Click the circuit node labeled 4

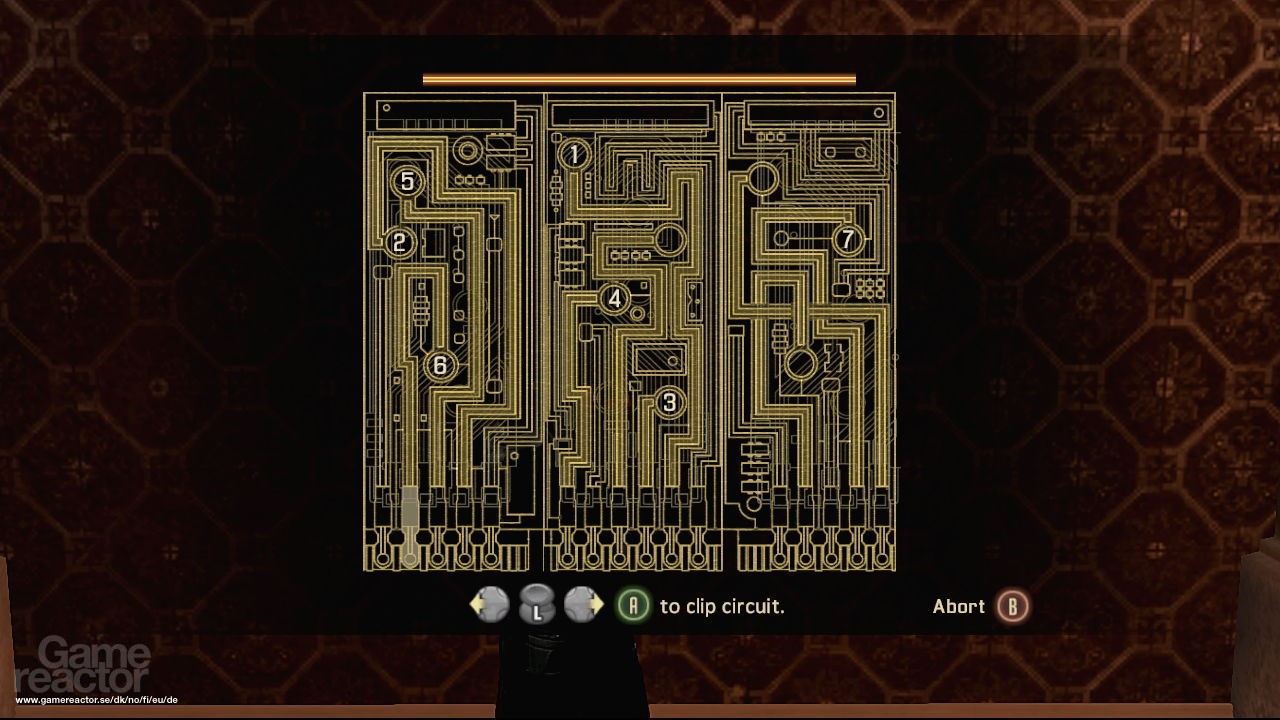pos(614,298)
